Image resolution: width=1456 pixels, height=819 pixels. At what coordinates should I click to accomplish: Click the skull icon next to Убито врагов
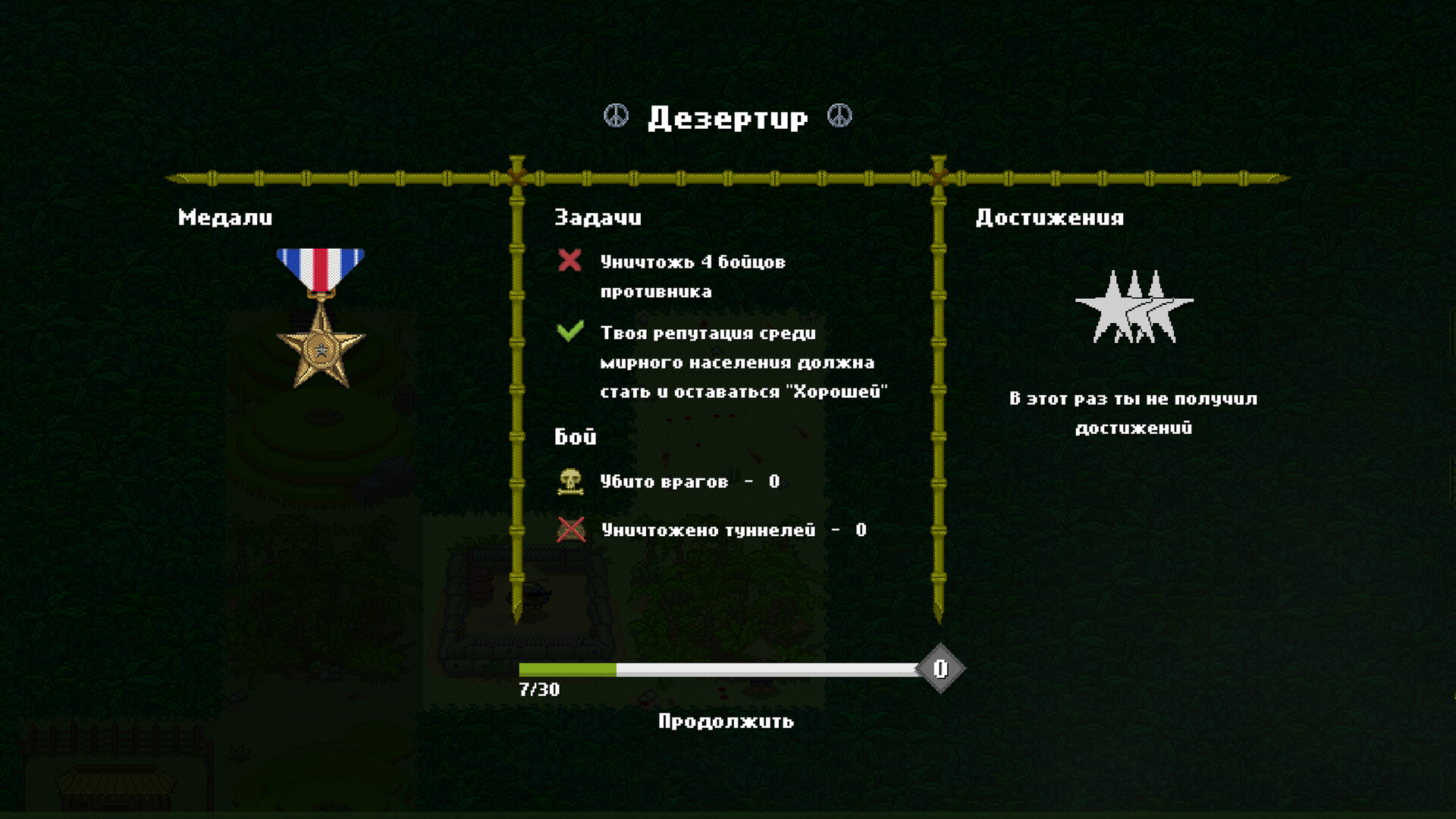tap(569, 481)
